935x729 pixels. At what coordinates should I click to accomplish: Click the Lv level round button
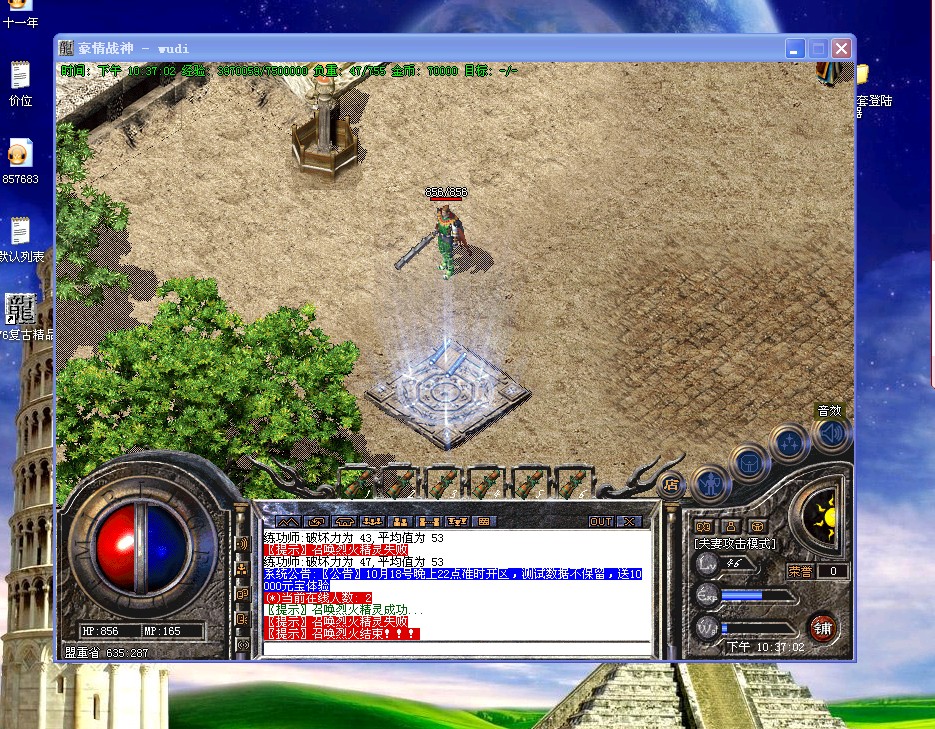[x=706, y=564]
